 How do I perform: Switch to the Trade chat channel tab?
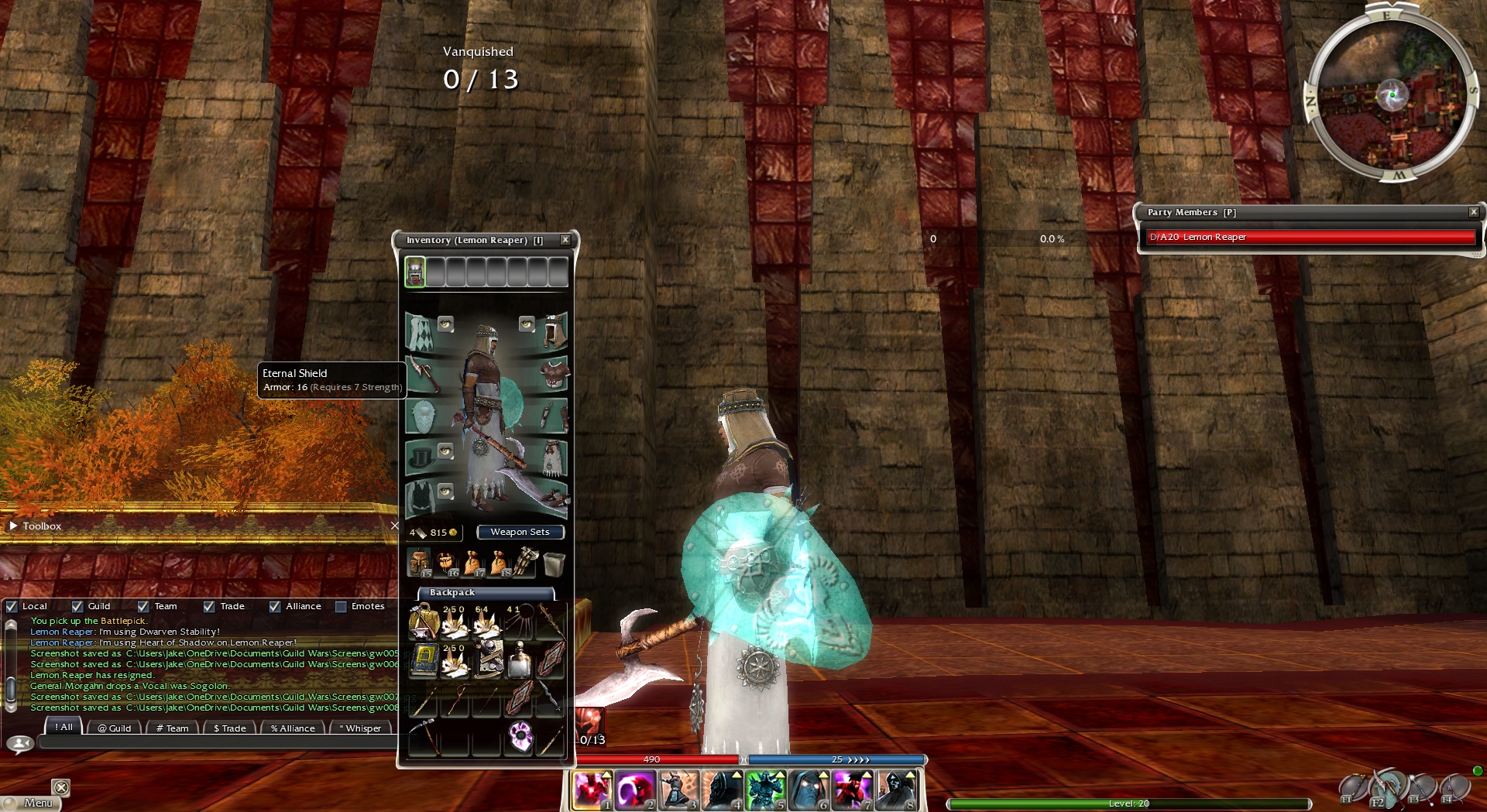pos(229,728)
